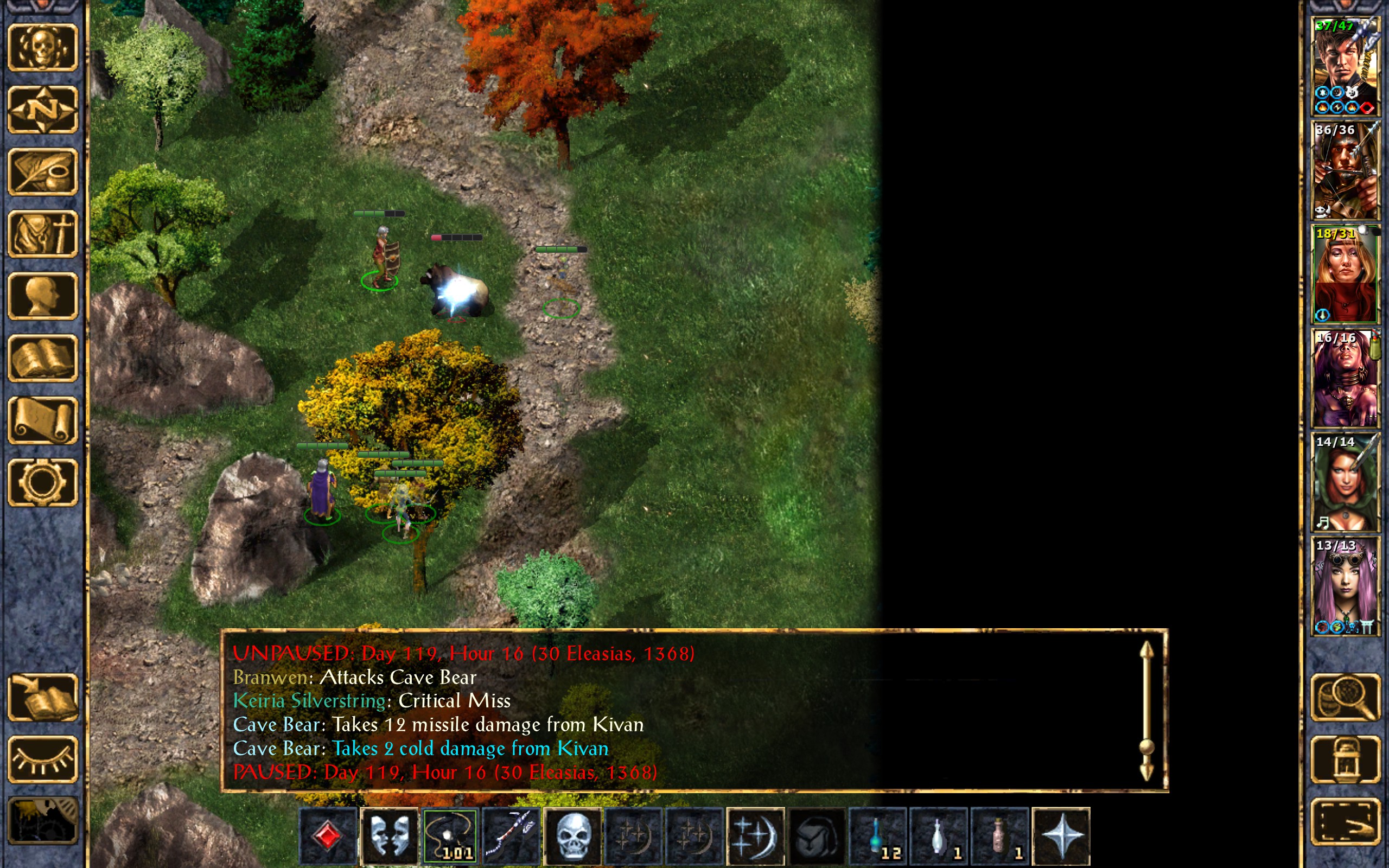Activate quick loot magnifying glass button
1389x868 pixels.
(1346, 697)
